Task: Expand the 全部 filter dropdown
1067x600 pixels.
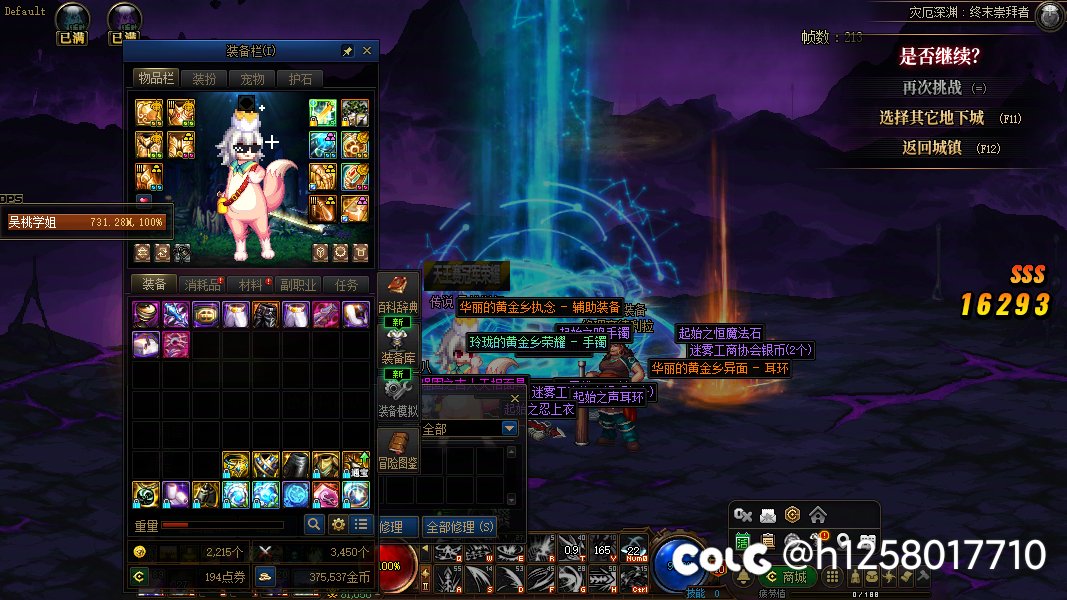Action: 510,429
